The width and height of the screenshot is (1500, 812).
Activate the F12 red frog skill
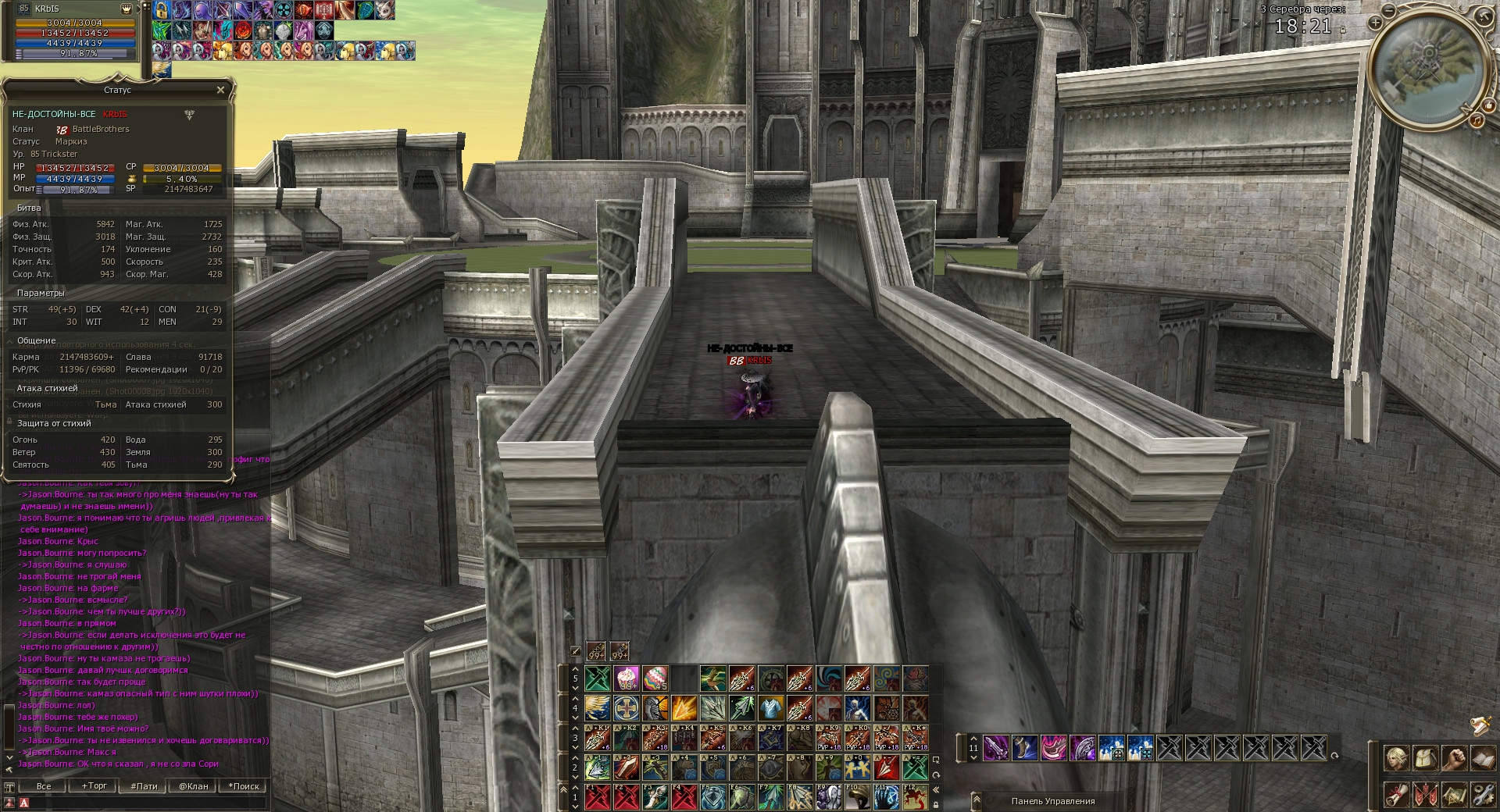coord(915,797)
